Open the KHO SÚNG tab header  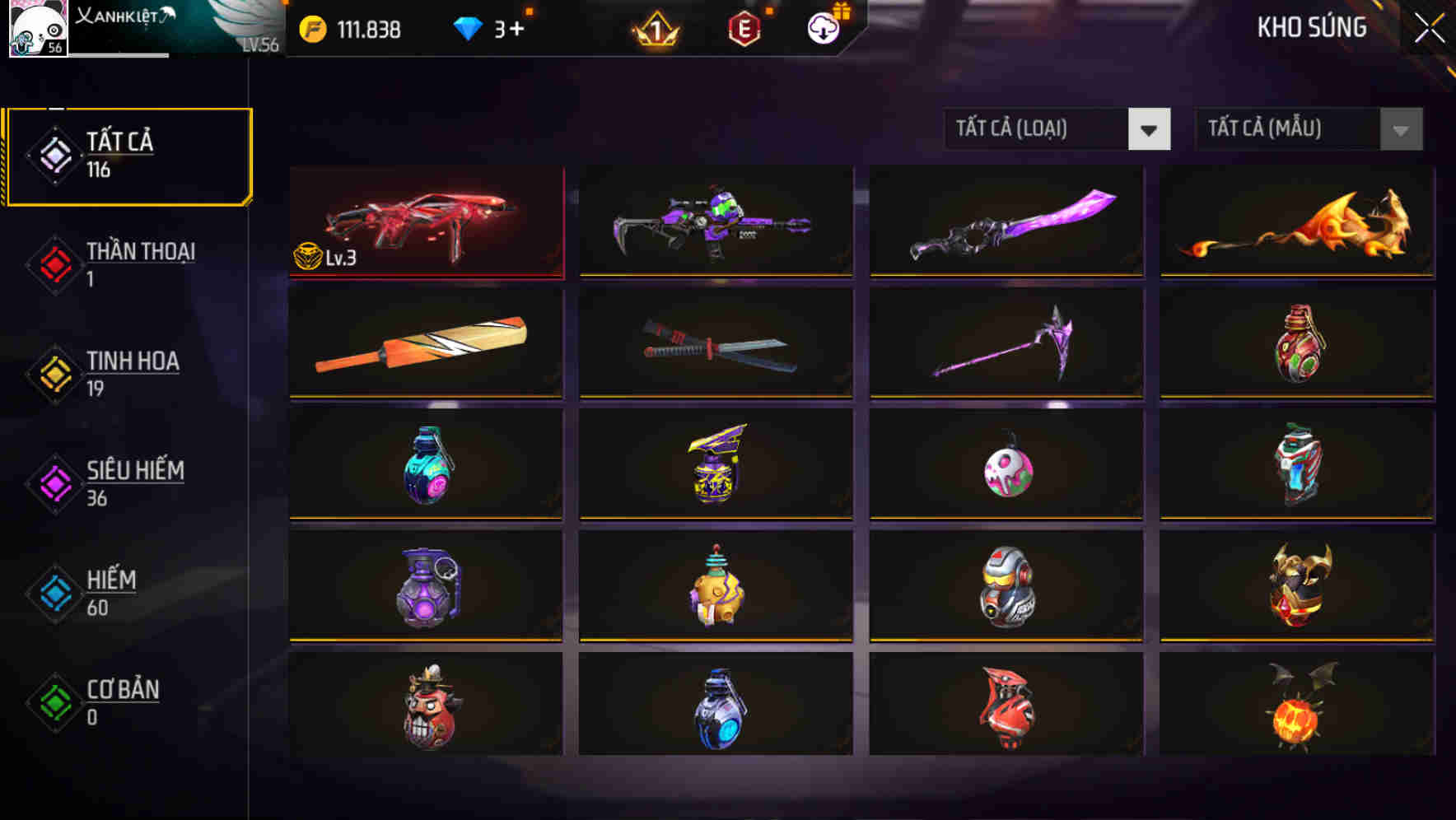click(1313, 28)
